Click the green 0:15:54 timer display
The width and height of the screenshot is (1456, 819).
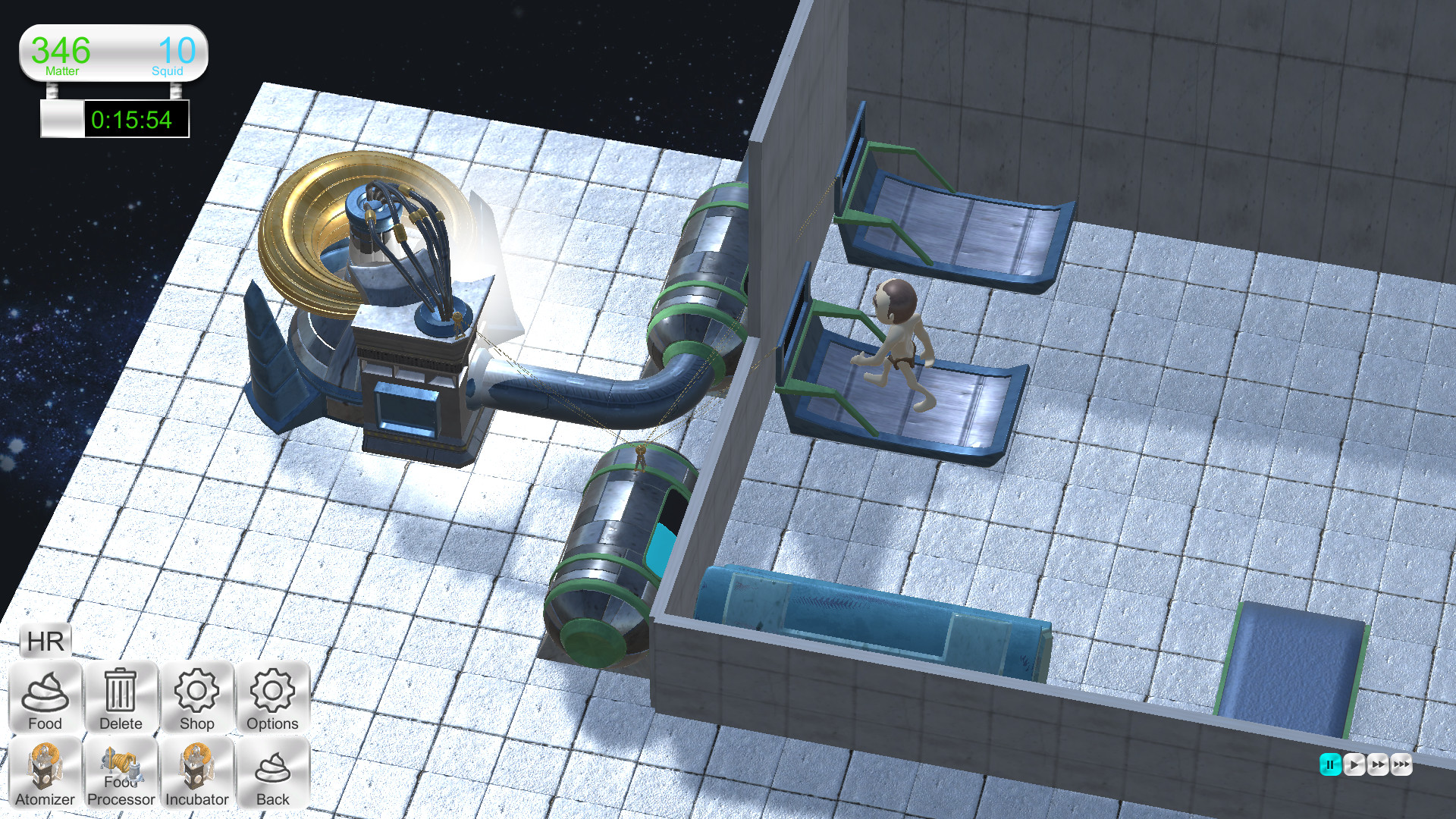tap(134, 119)
